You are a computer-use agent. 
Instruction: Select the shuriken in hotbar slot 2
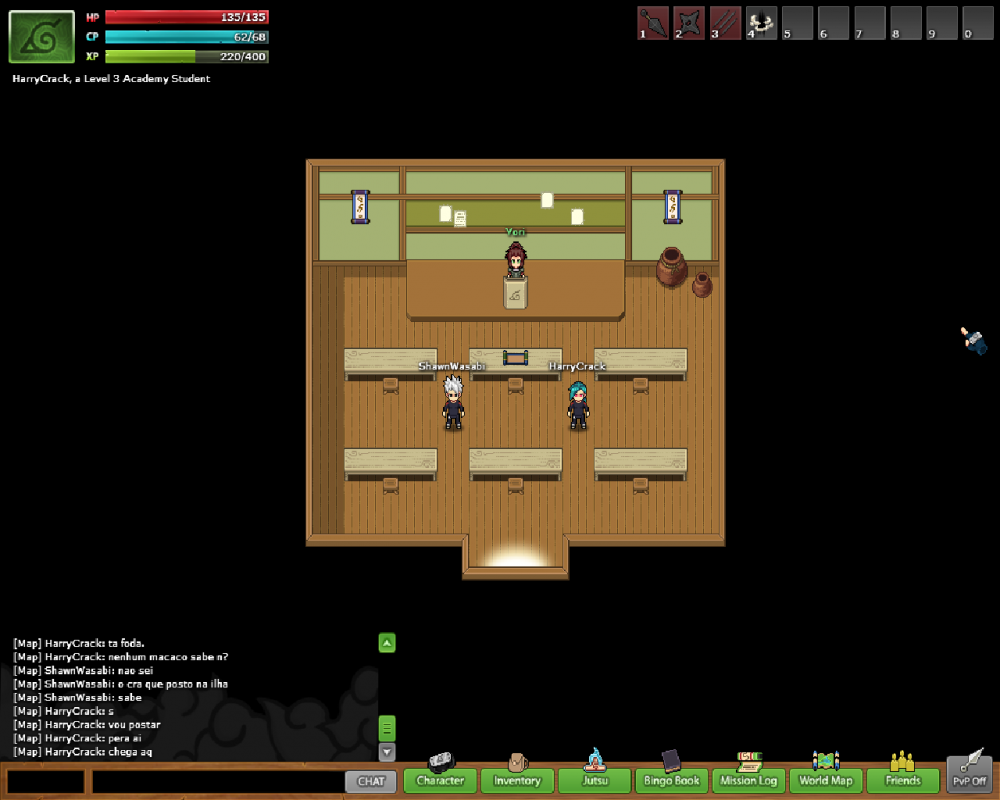pyautogui.click(x=689, y=22)
